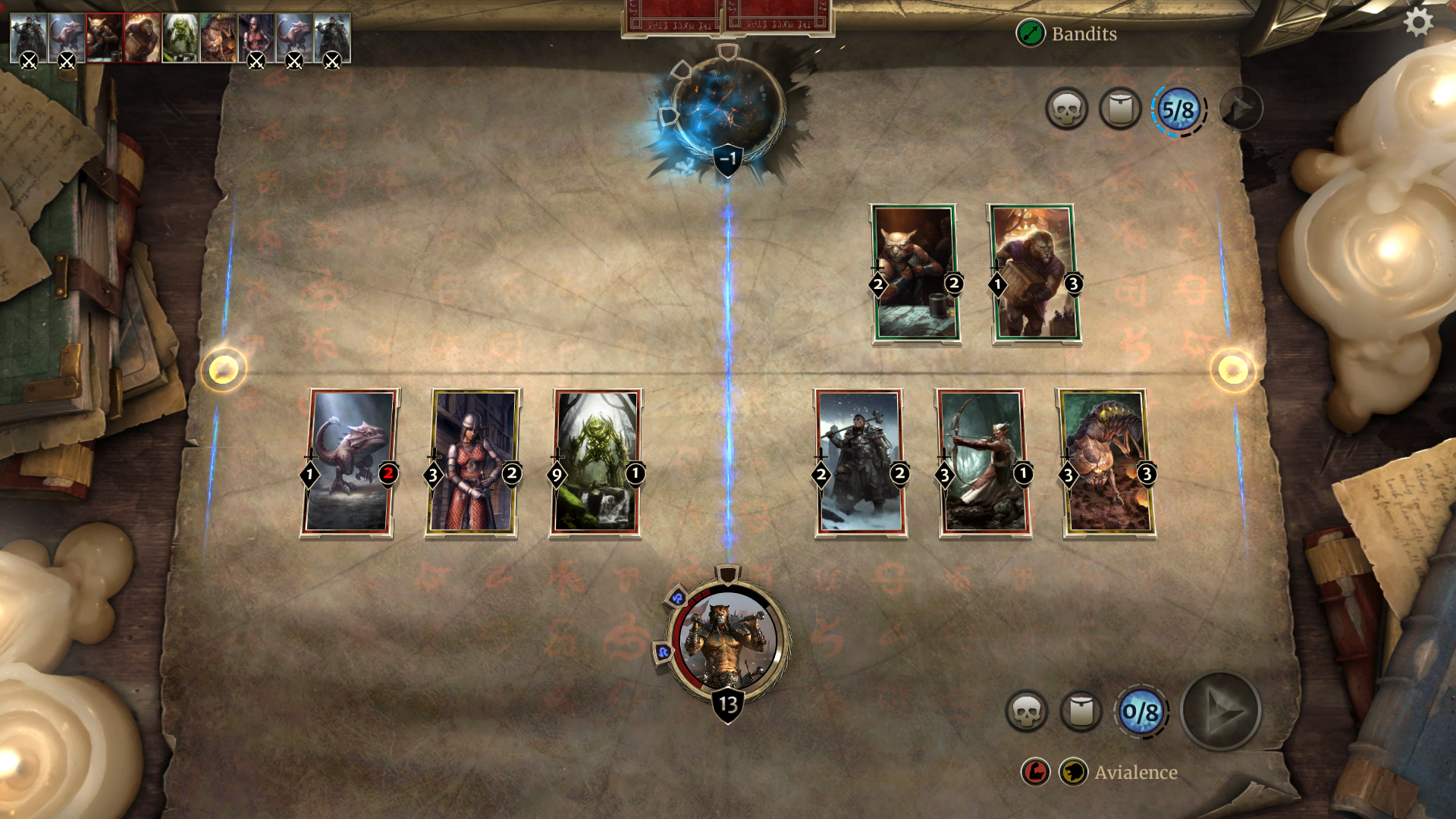The height and width of the screenshot is (819, 1456).
Task: Click the yellow attribute crest beside Avialence
Action: [1072, 772]
